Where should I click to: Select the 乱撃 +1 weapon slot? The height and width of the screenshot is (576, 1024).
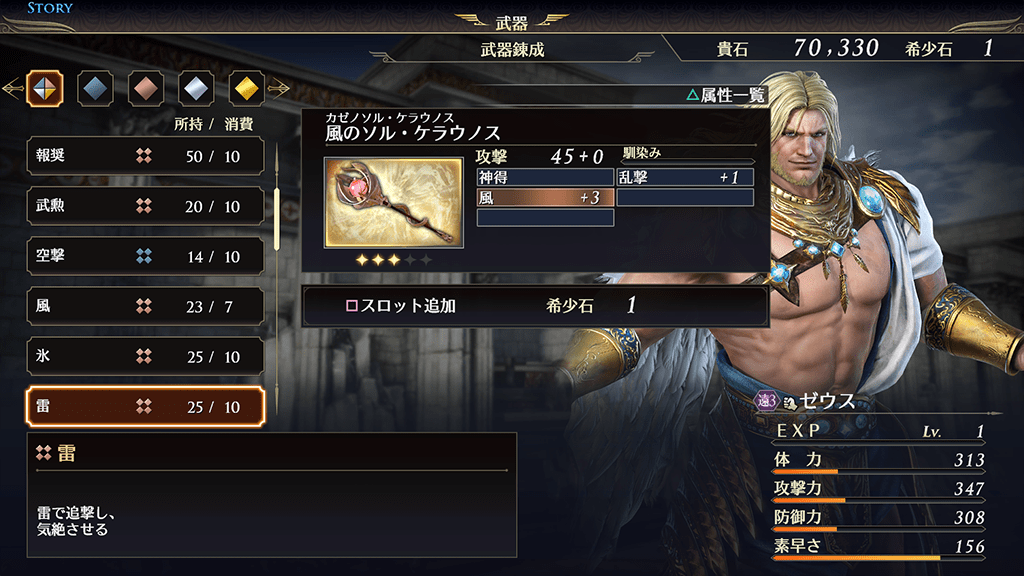coord(685,177)
